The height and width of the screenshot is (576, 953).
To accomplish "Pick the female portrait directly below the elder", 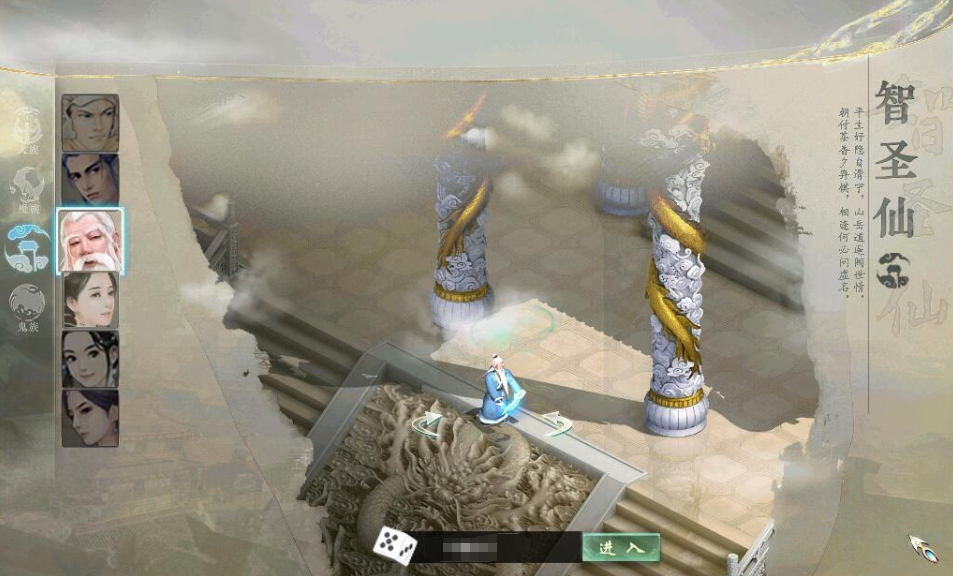I will 90,299.
